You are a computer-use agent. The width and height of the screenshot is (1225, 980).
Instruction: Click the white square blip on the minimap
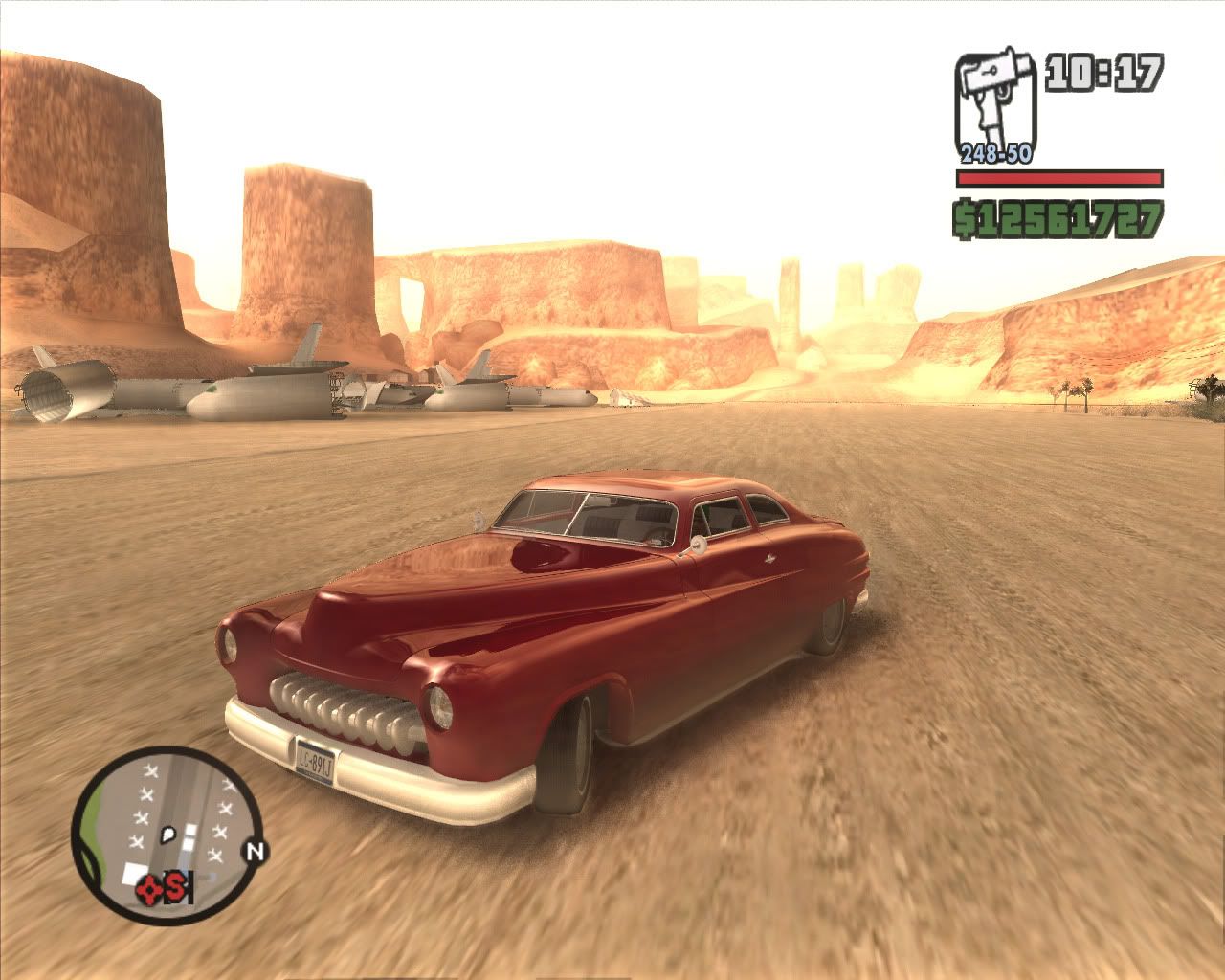pos(134,874)
